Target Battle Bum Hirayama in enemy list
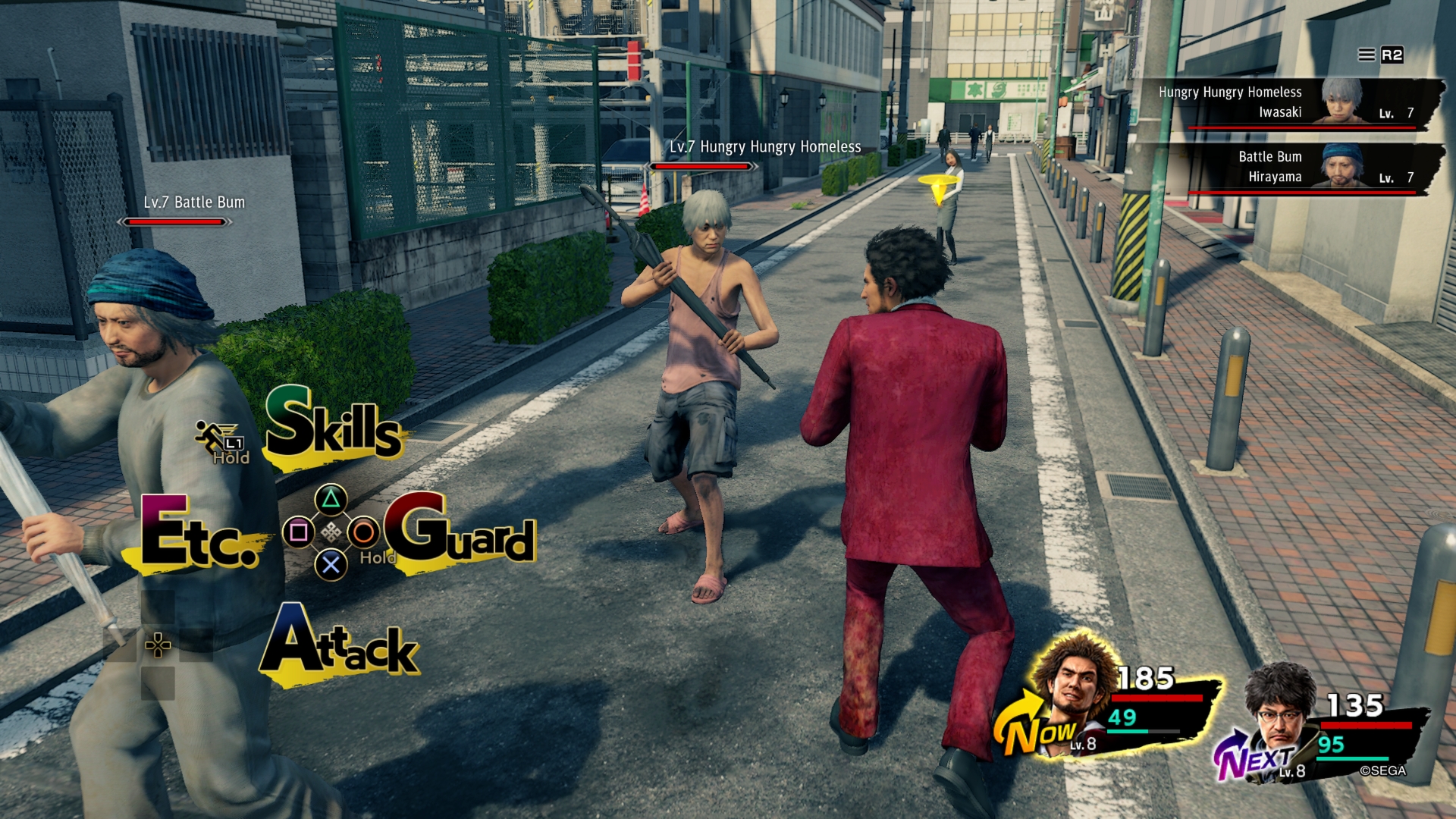Image resolution: width=1456 pixels, height=819 pixels. 1289,168
